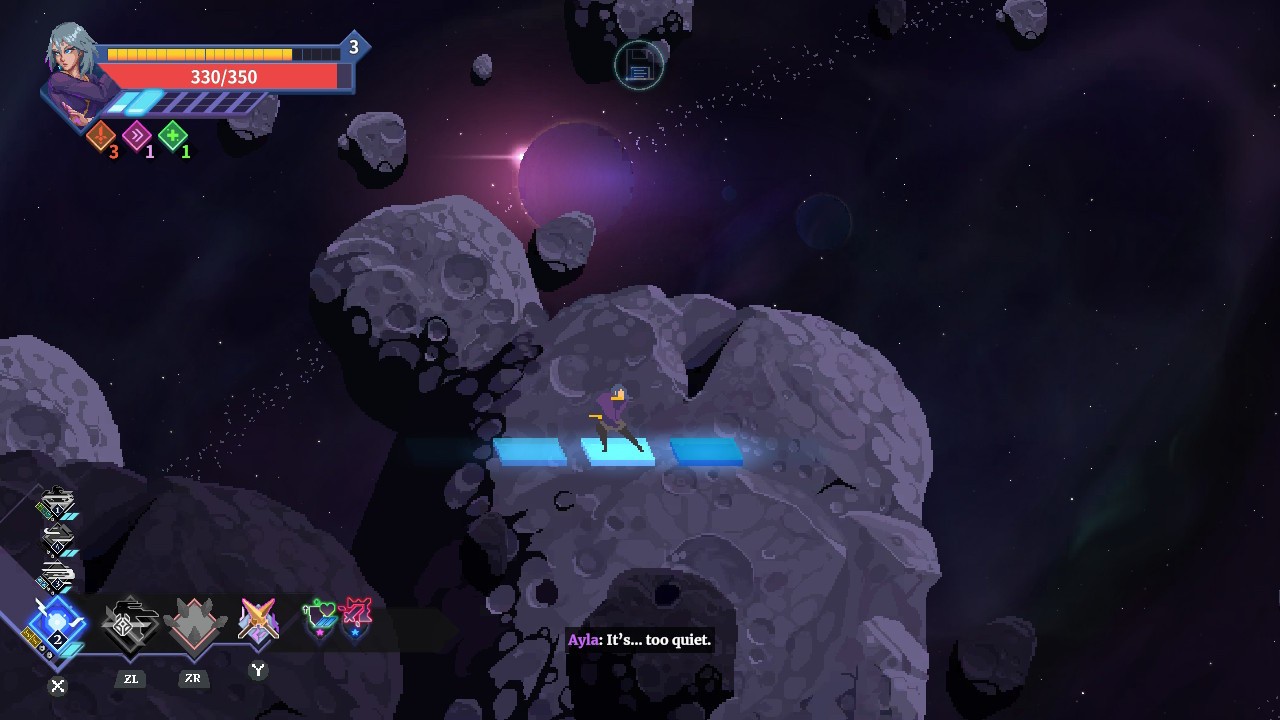
Task: Click Ayla's character portrait
Action: 72,73
